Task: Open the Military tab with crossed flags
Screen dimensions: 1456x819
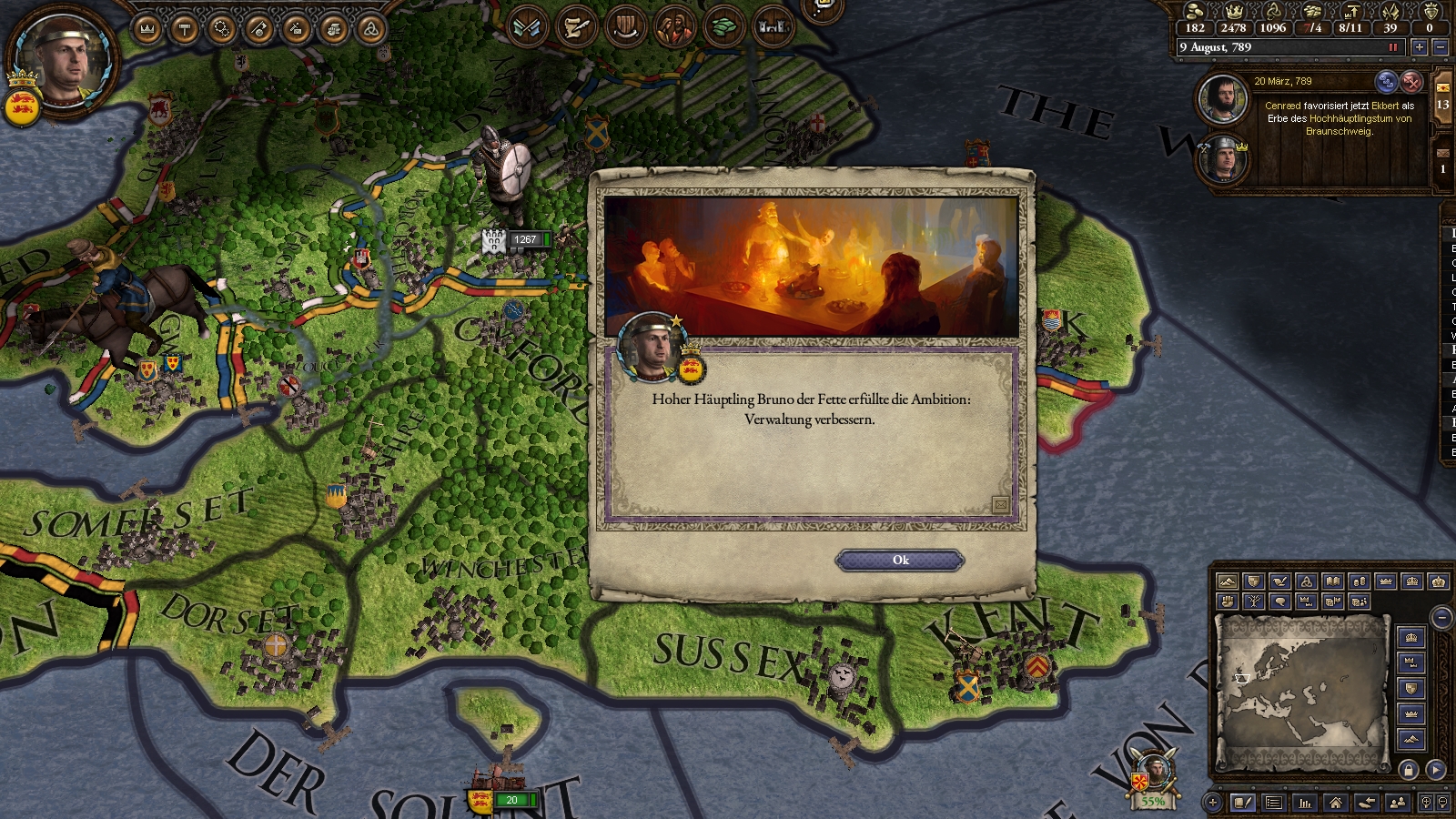Action: tap(527, 27)
